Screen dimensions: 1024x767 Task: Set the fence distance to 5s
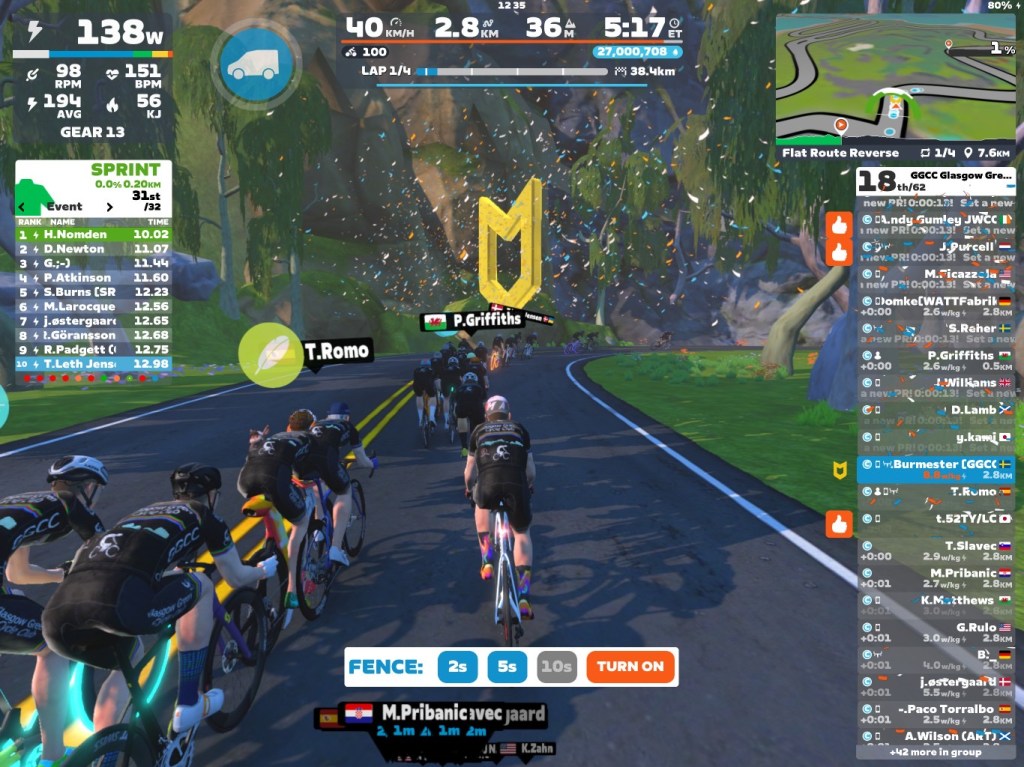point(507,666)
